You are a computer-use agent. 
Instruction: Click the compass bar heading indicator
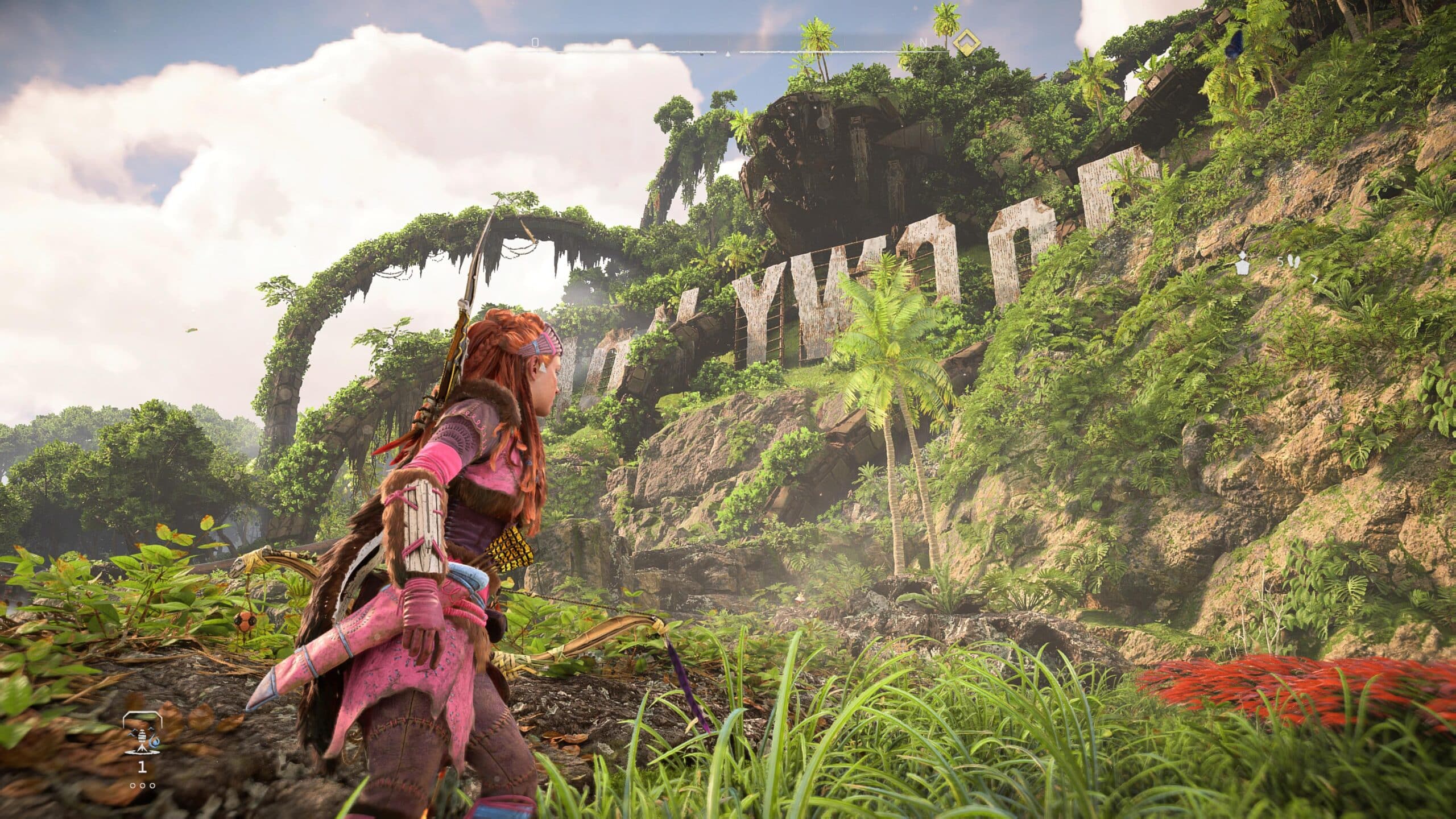tap(727, 54)
